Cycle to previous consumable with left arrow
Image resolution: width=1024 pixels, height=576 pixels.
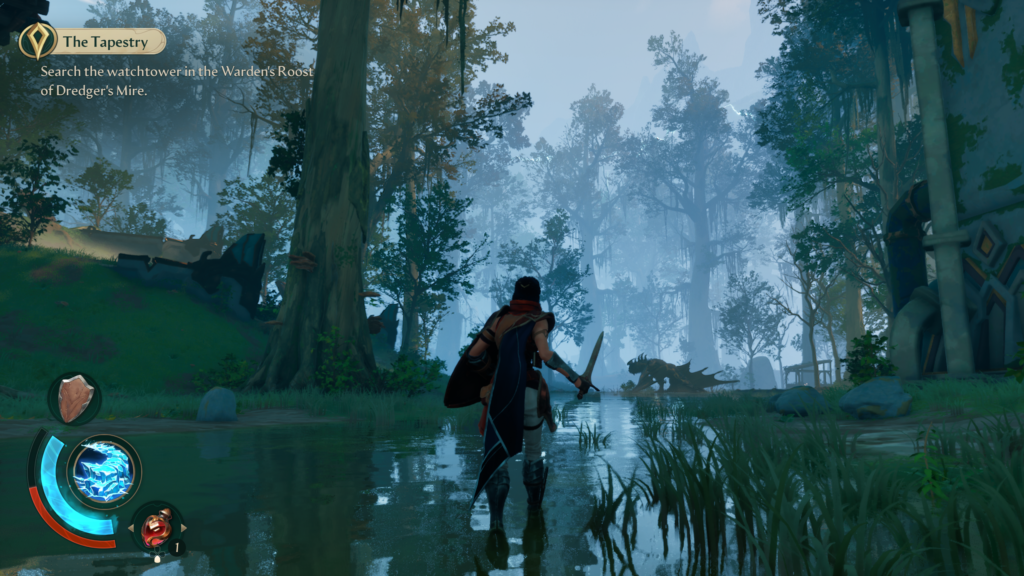point(130,527)
